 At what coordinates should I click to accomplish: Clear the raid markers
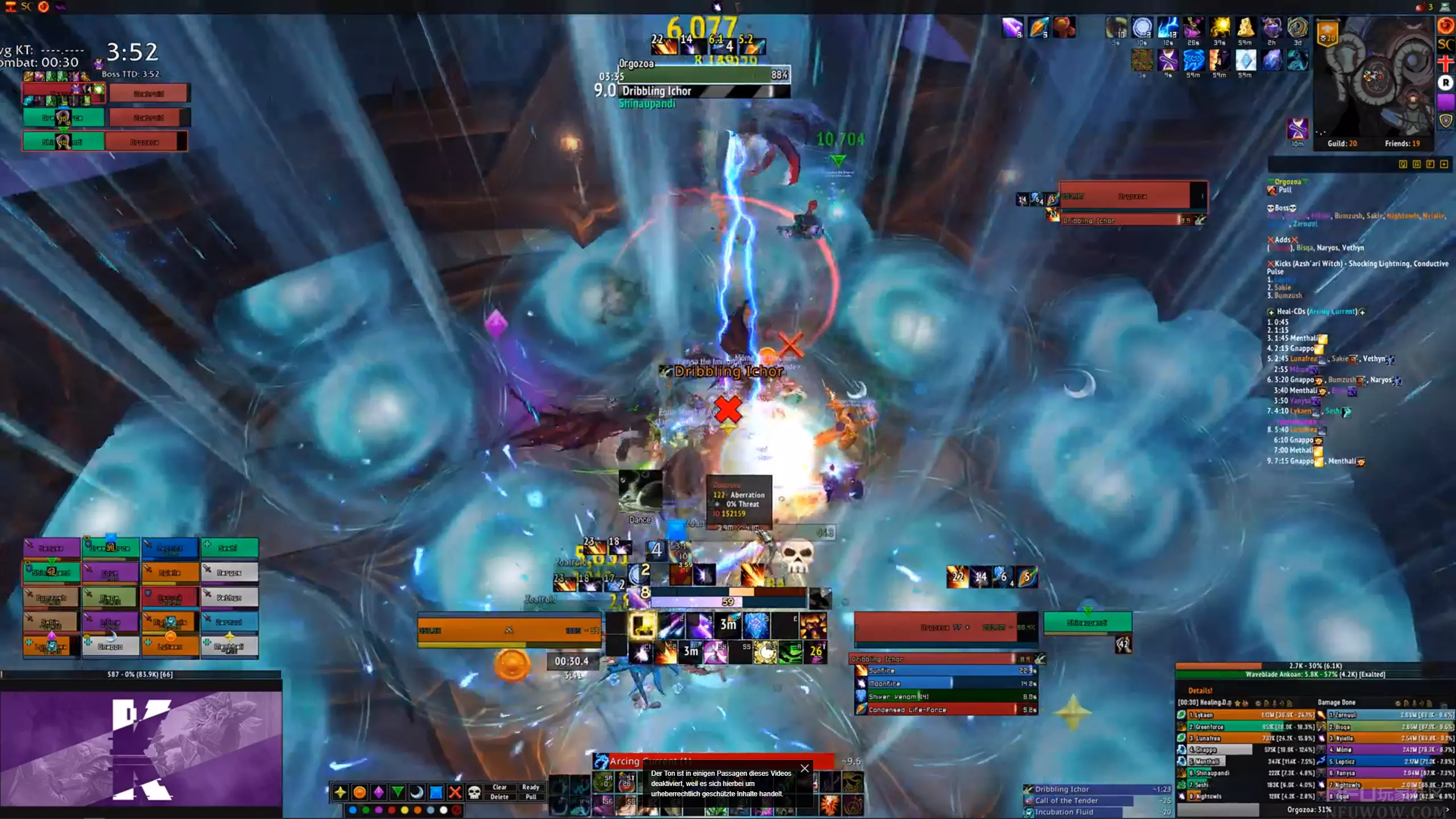tap(499, 787)
